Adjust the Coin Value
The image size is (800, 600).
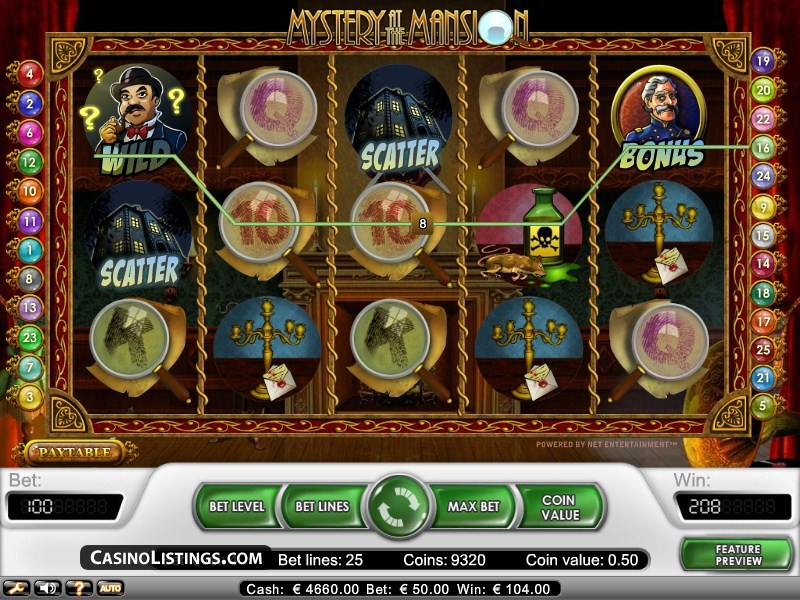[x=559, y=506]
